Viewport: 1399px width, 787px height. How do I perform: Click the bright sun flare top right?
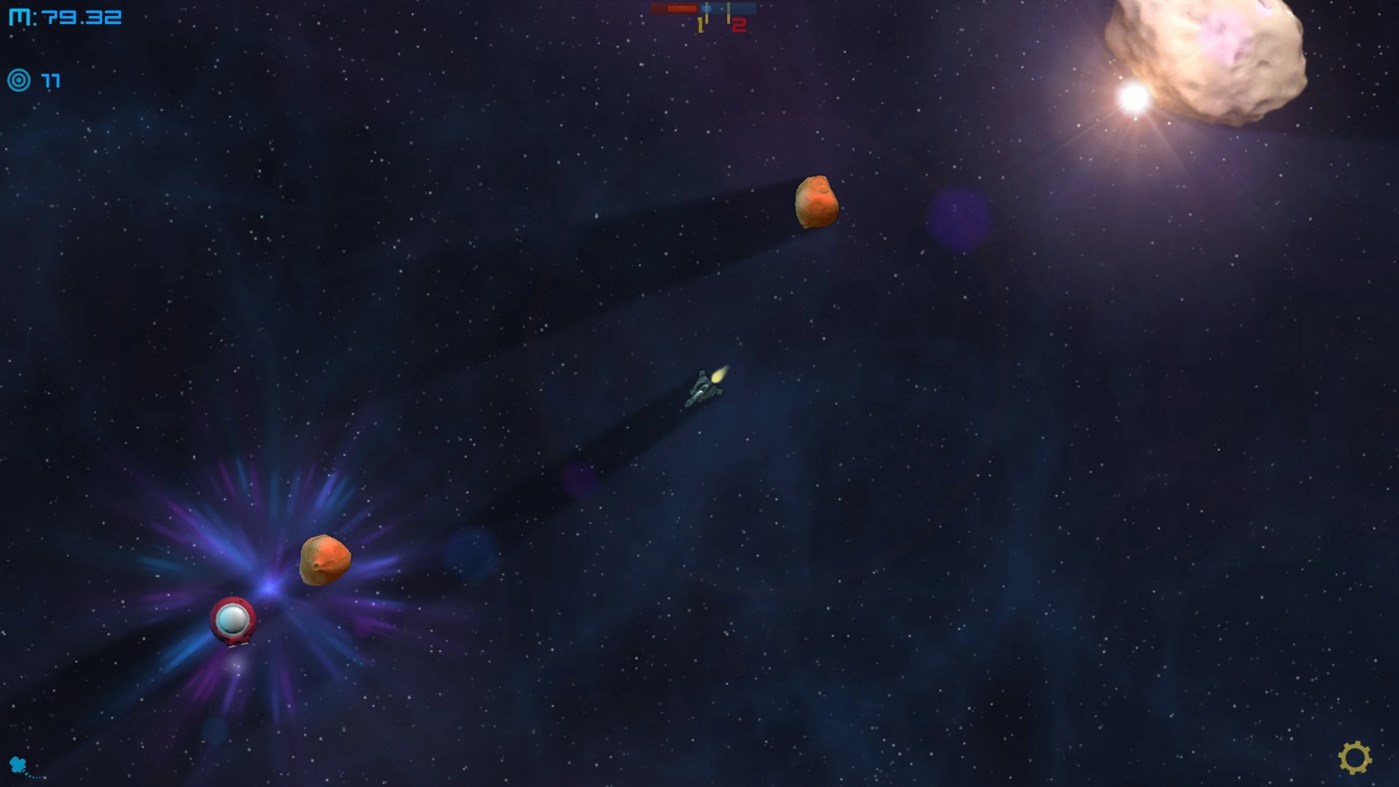1132,98
